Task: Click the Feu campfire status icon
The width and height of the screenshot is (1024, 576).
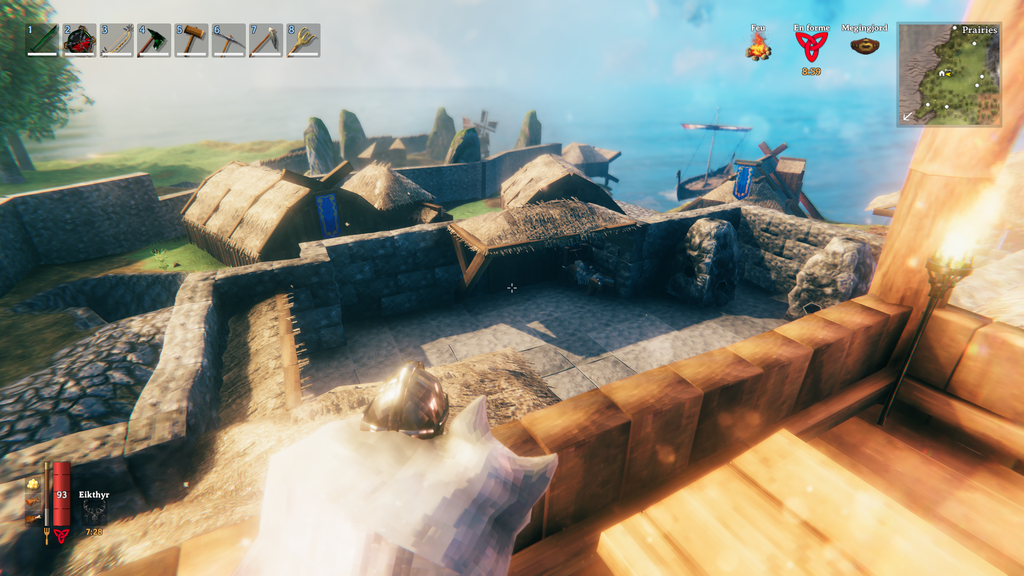Action: (758, 46)
